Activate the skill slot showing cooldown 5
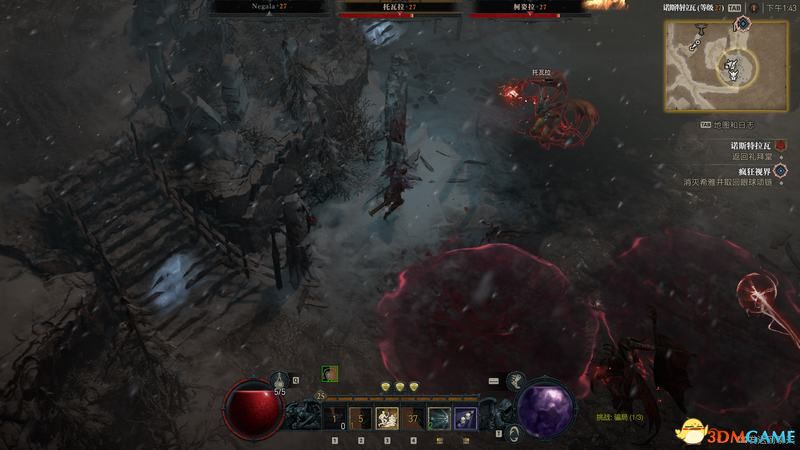The height and width of the screenshot is (450, 800). coord(360,419)
